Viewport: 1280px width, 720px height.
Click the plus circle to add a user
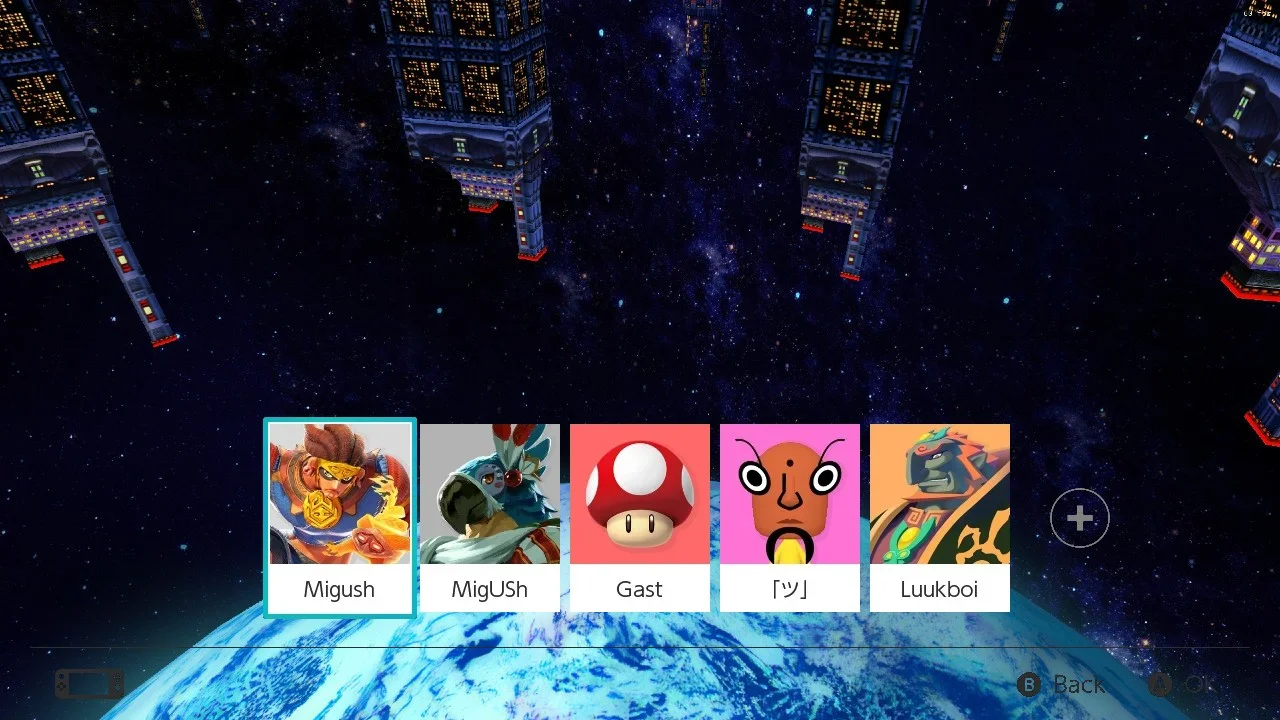coord(1079,517)
